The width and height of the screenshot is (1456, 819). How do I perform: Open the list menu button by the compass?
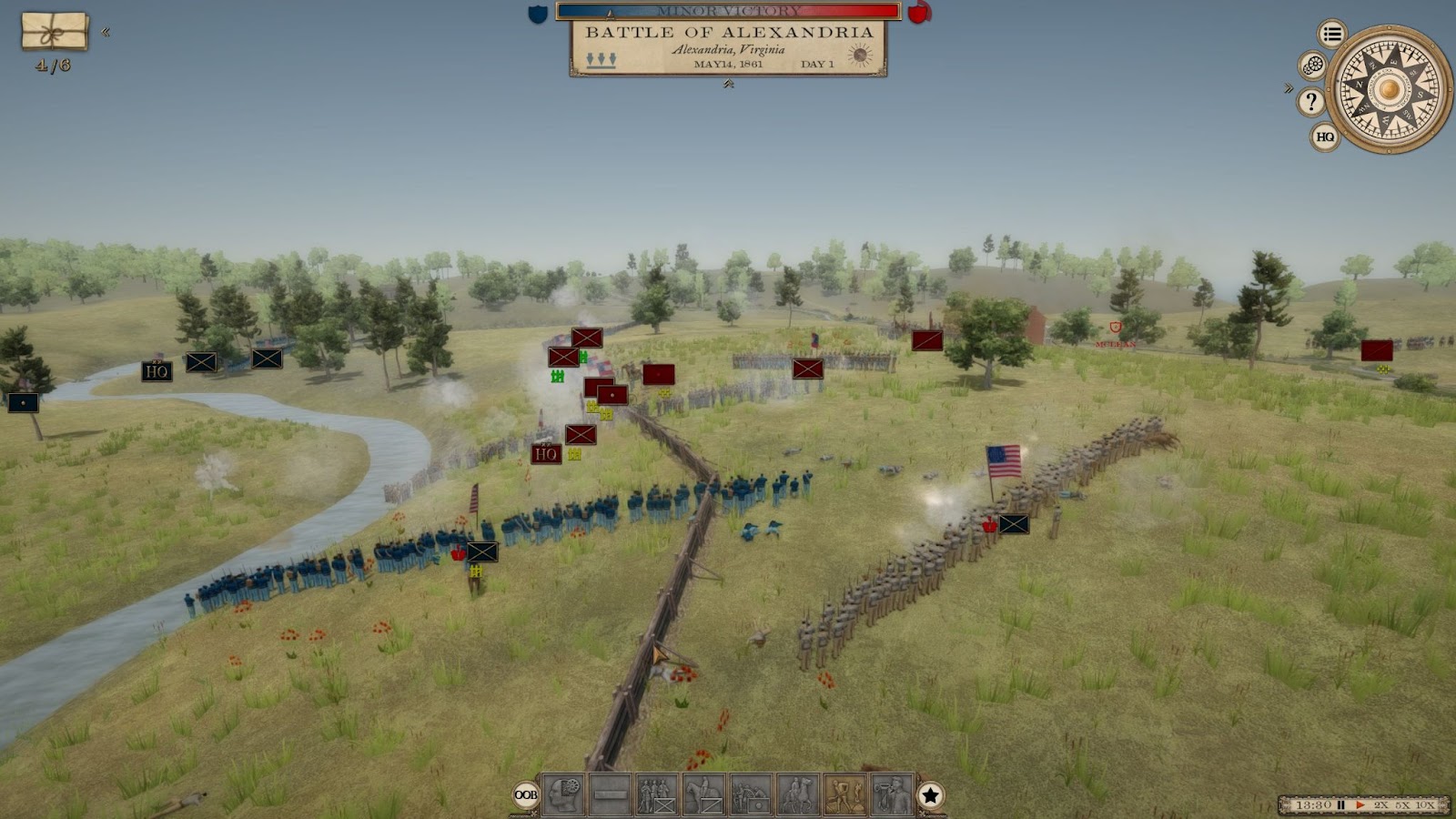coord(1332,35)
